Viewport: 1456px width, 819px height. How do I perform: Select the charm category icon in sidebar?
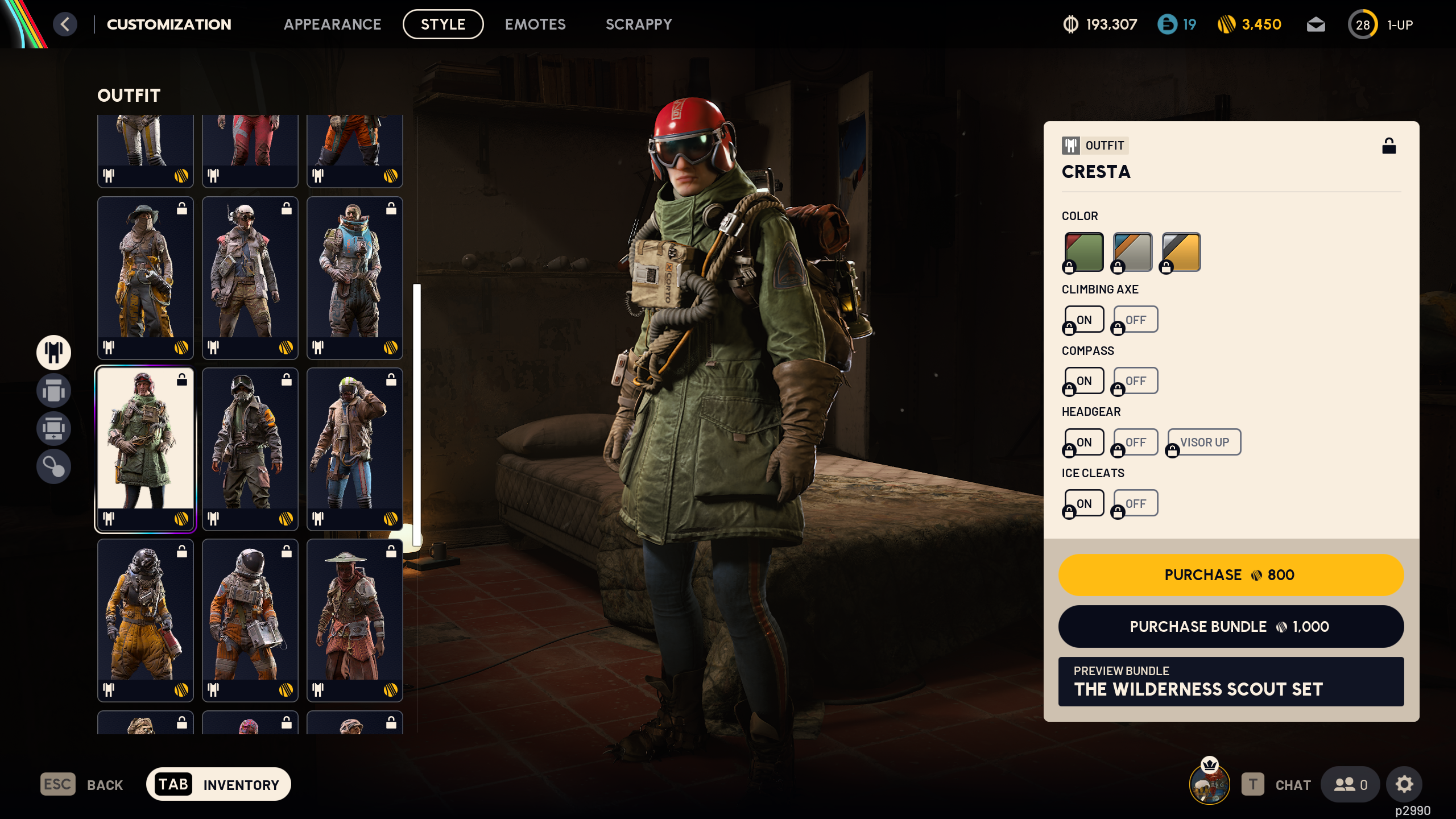[54, 467]
